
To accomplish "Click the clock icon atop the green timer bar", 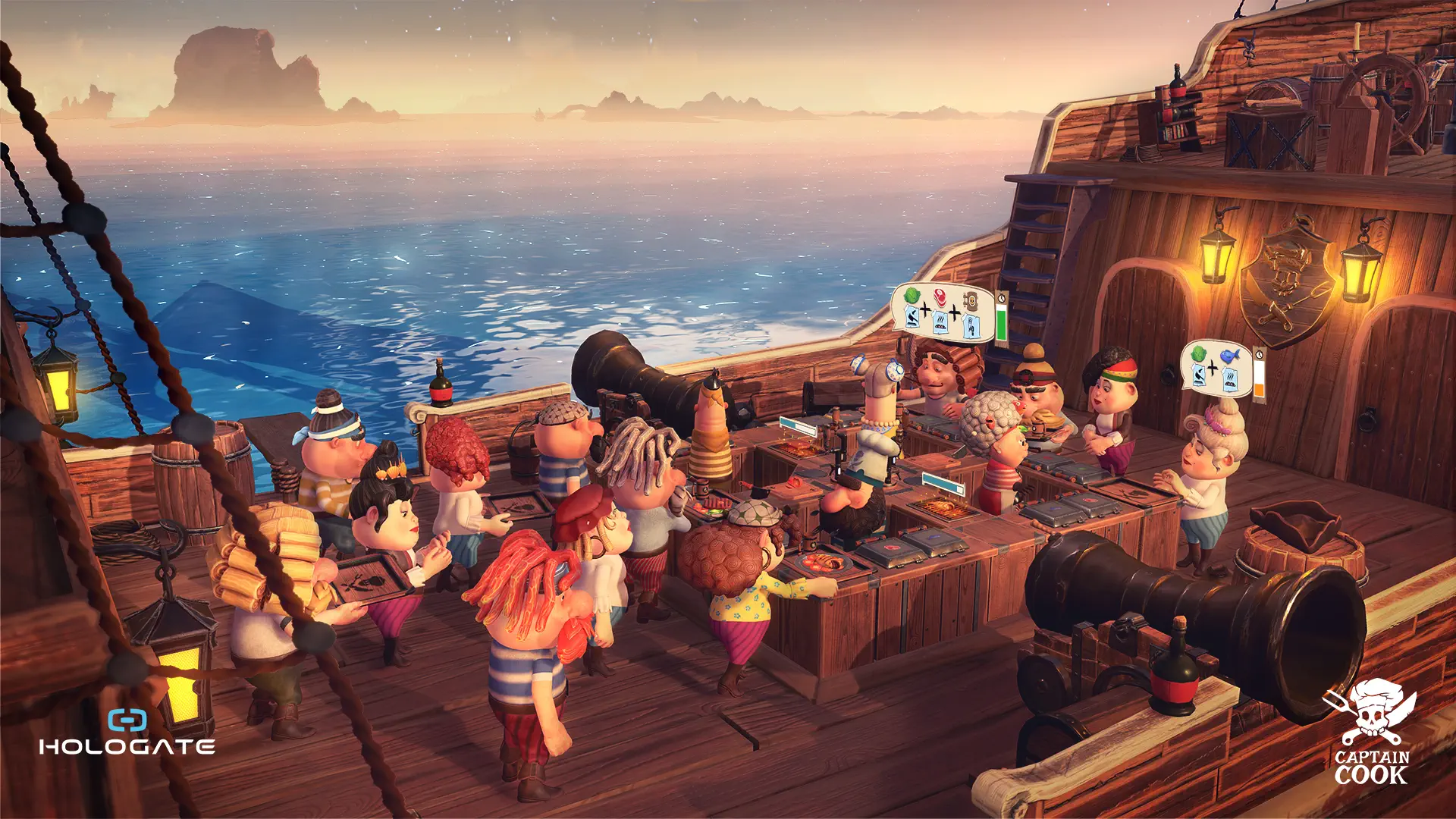I will tap(1001, 298).
